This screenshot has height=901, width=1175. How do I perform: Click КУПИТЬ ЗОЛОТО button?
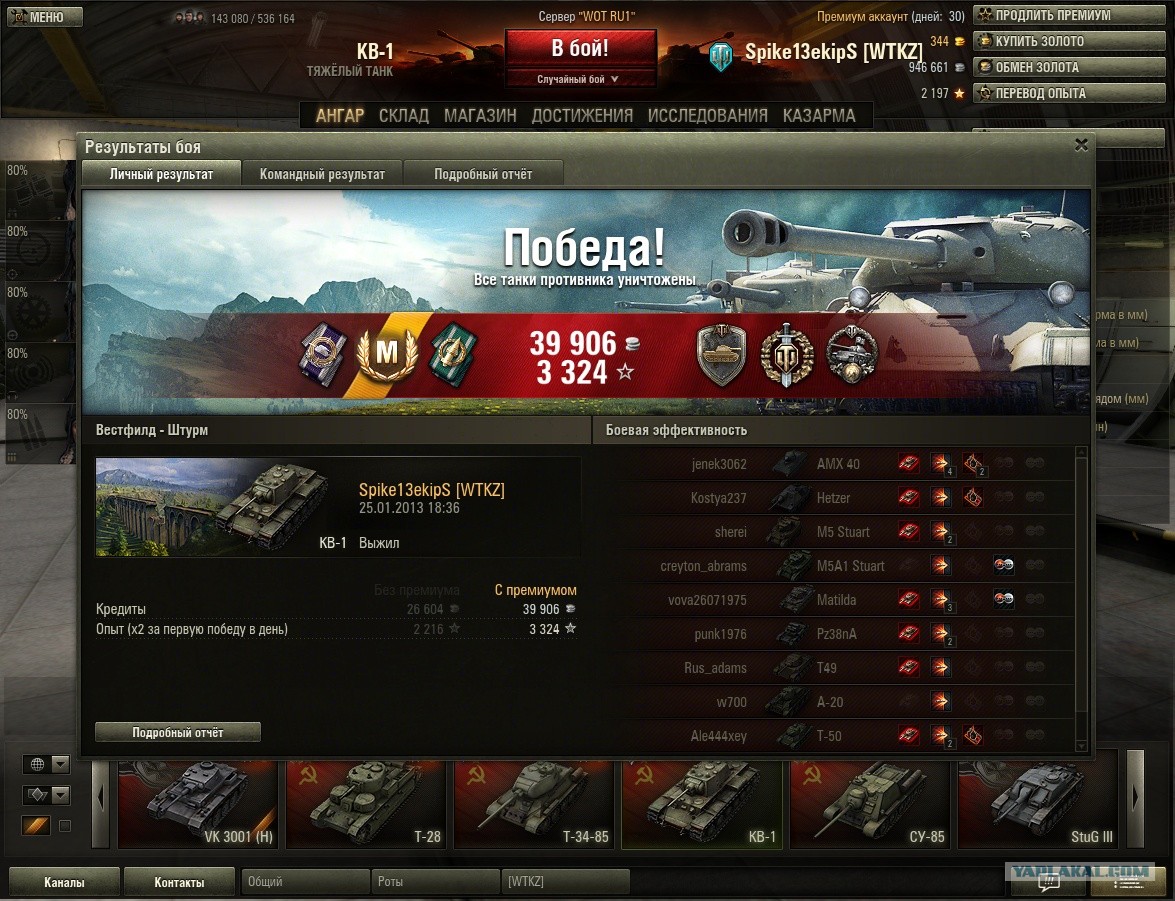click(x=1045, y=41)
